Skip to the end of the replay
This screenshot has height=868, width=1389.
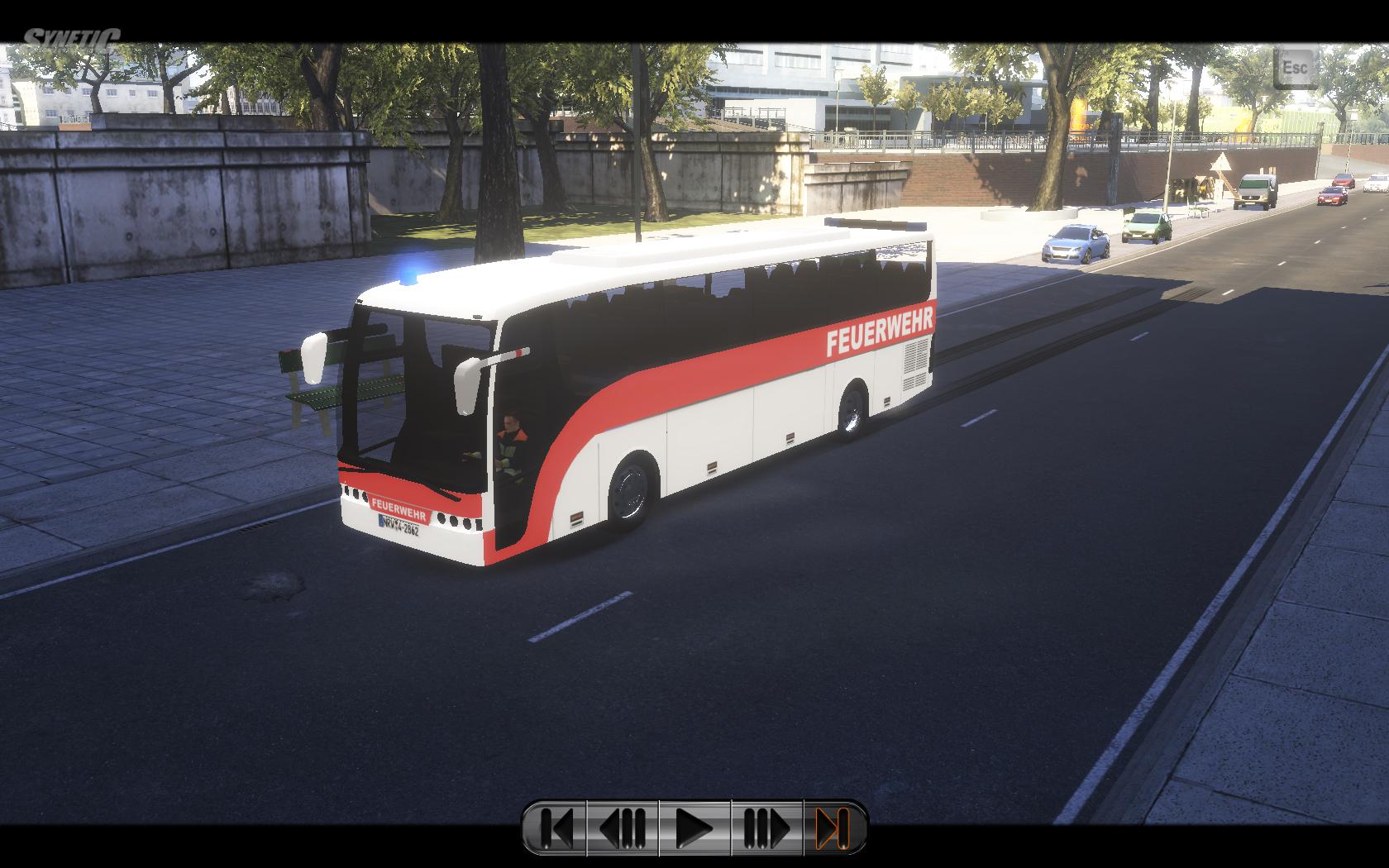pyautogui.click(x=833, y=827)
